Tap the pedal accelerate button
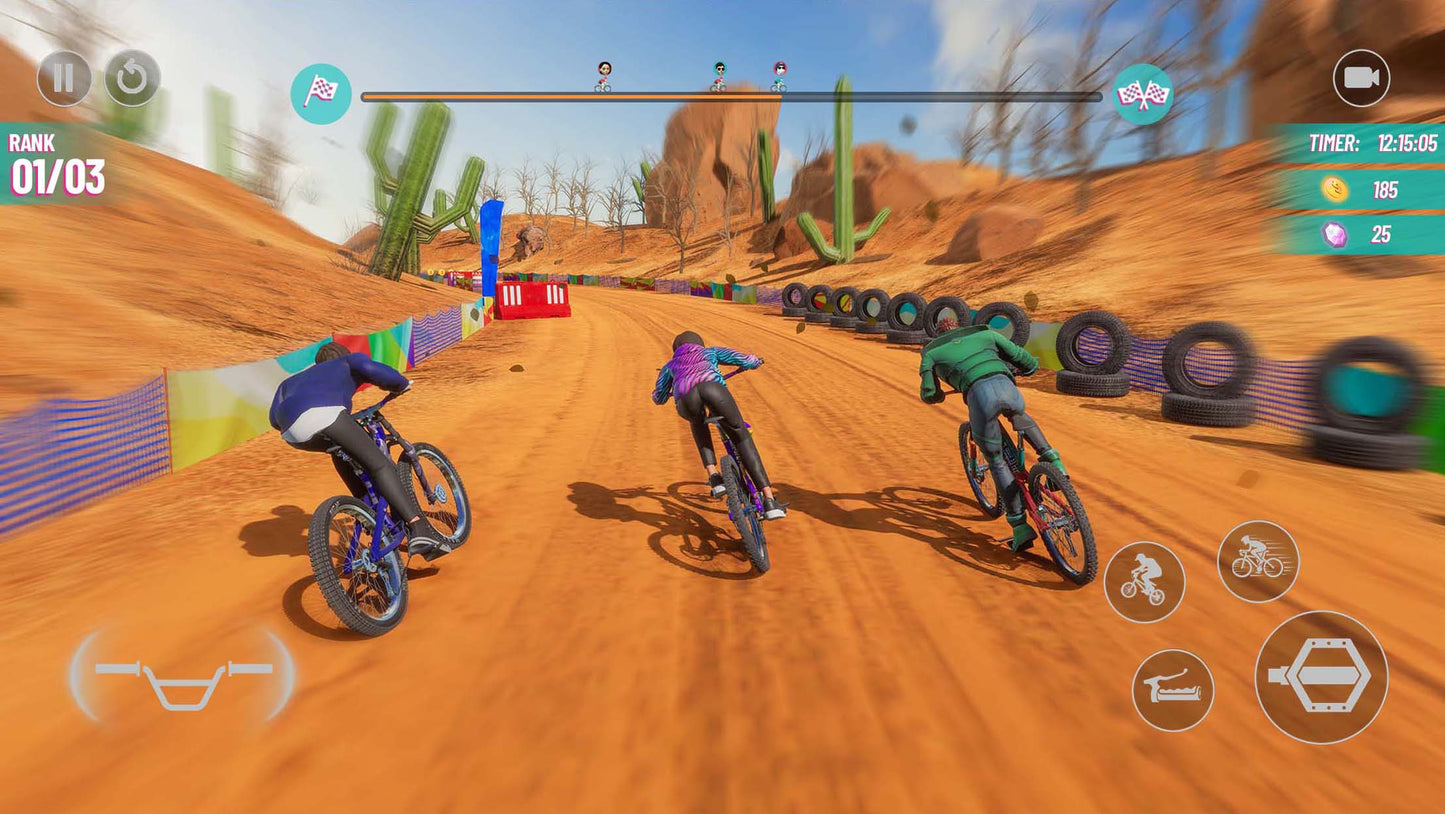This screenshot has height=814, width=1445. [1321, 677]
